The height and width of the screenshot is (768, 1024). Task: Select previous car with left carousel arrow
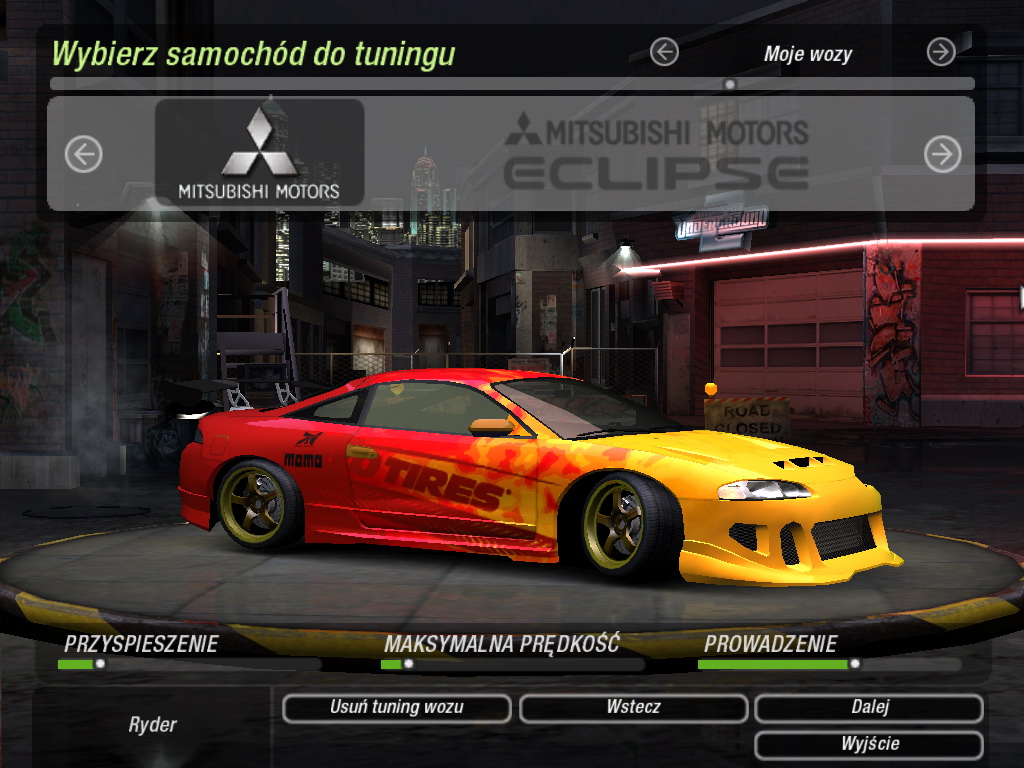pyautogui.click(x=84, y=154)
